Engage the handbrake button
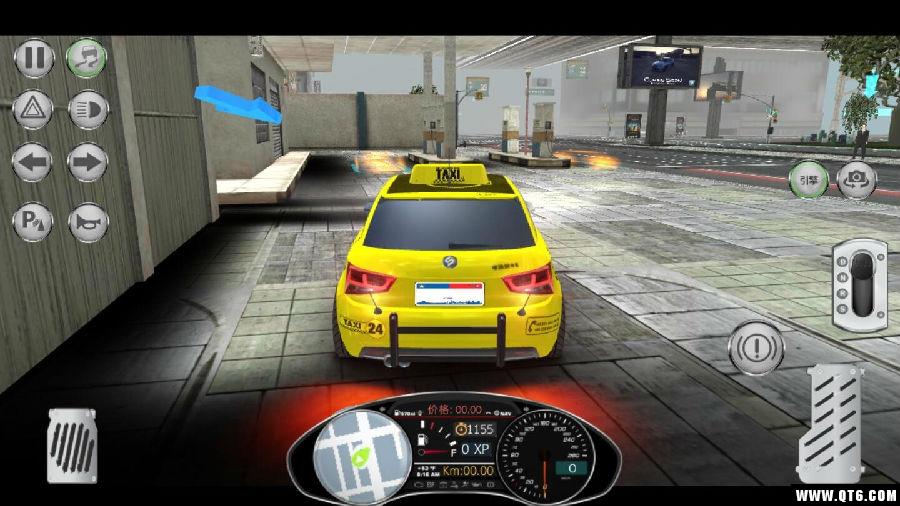900x506 pixels. point(756,349)
